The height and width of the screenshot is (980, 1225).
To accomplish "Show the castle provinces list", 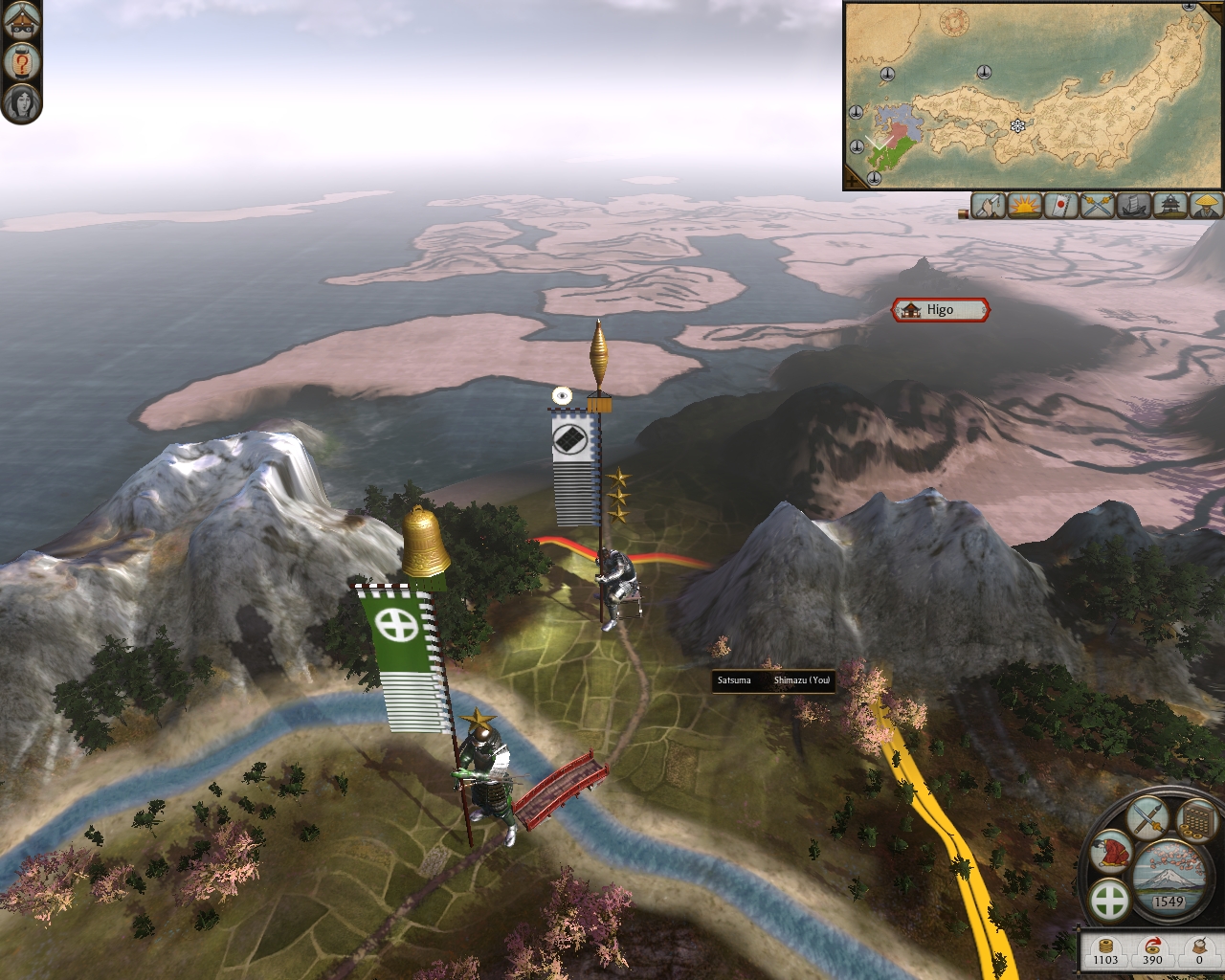I will click(x=1170, y=205).
